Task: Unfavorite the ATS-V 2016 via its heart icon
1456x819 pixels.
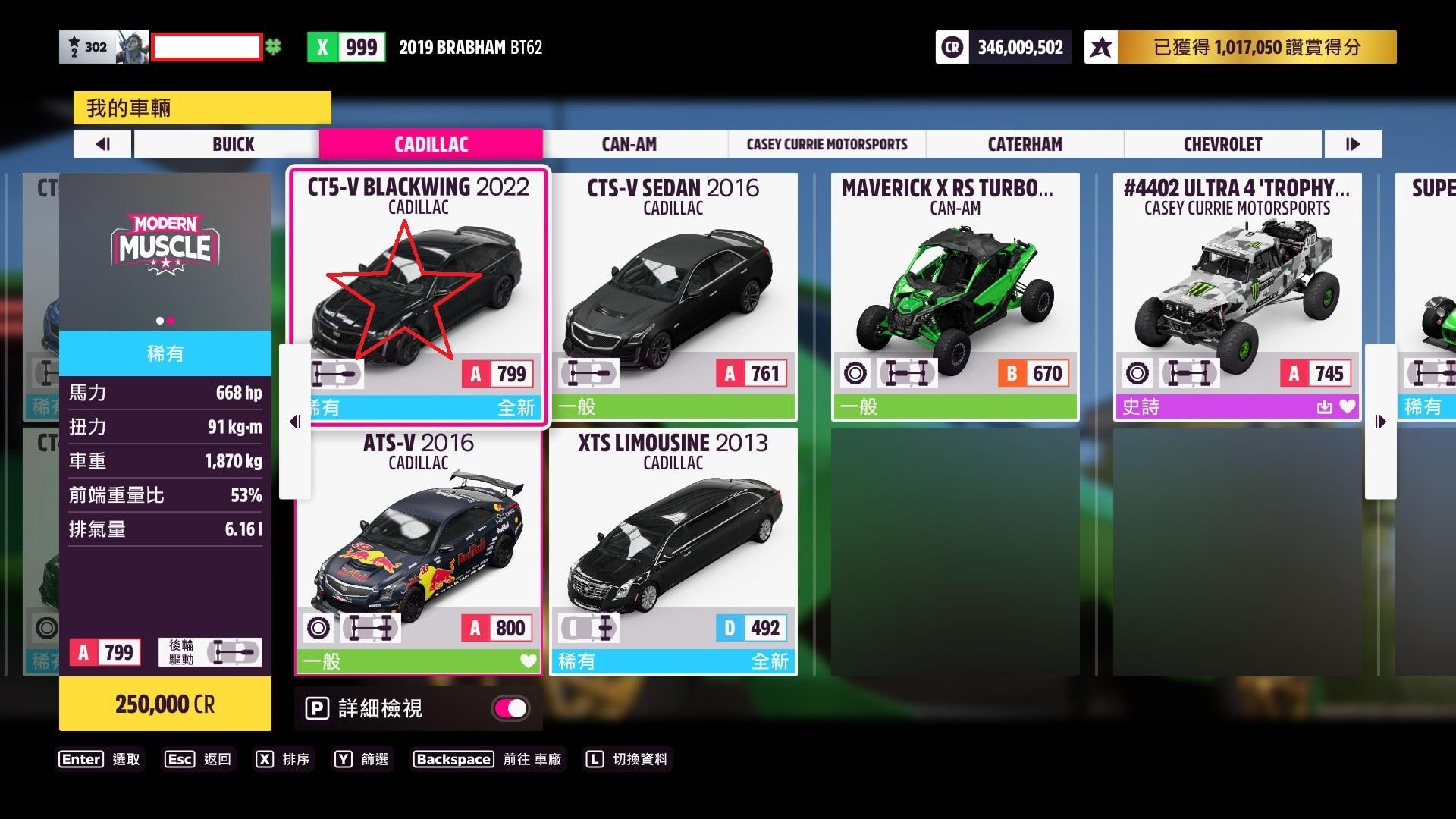Action: 527,661
